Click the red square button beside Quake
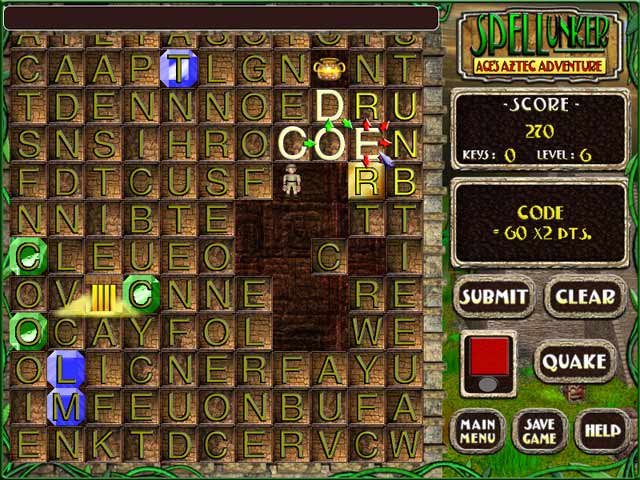The height and width of the screenshot is (480, 640). point(489,355)
